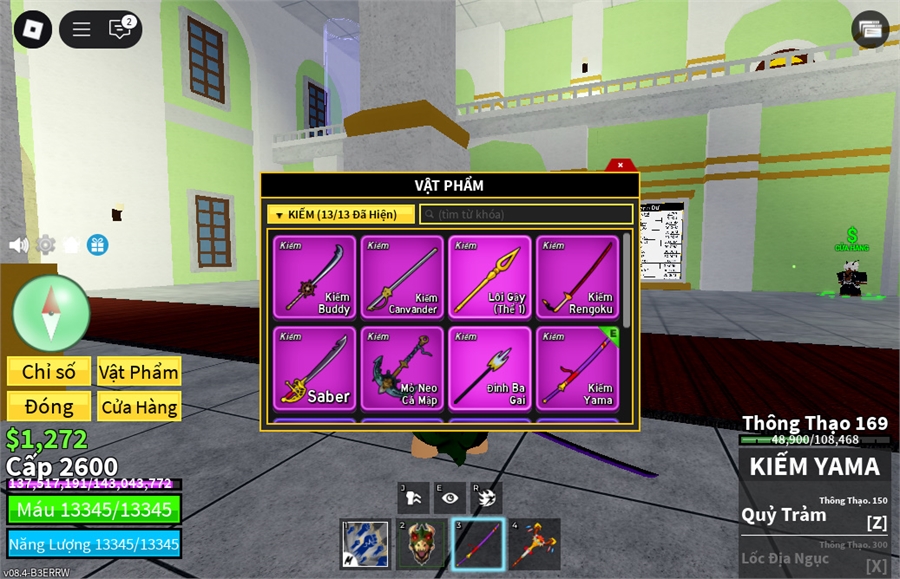Toggle the sound speaker icon
The width and height of the screenshot is (900, 579).
(18, 245)
